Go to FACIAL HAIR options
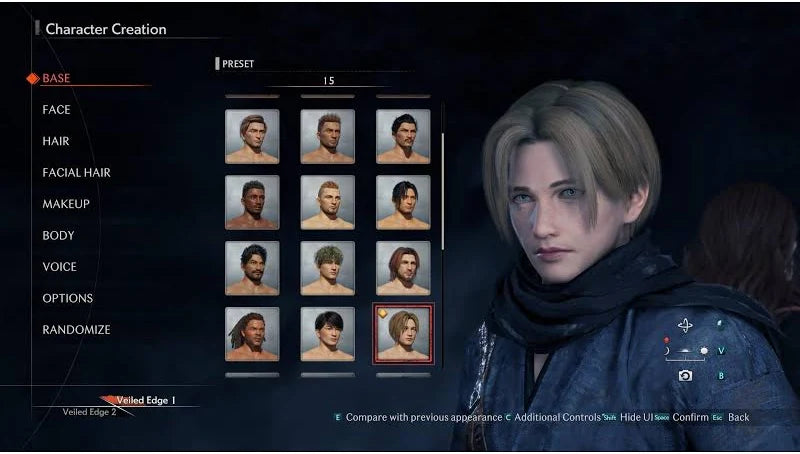This screenshot has width=800, height=454. point(76,173)
